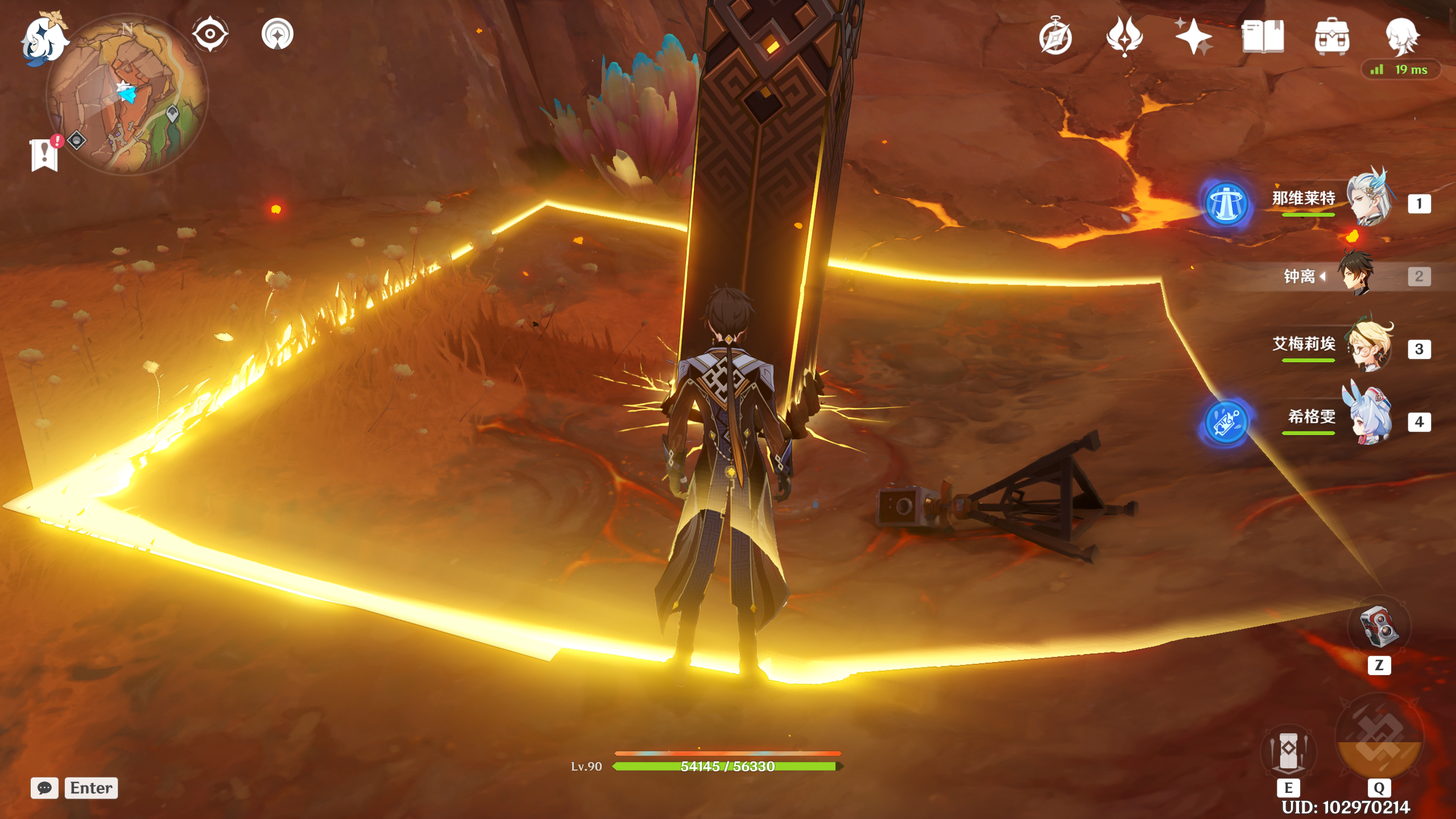Open the events flame-shaped icon
This screenshot has width=1456, height=819.
coord(1124,37)
